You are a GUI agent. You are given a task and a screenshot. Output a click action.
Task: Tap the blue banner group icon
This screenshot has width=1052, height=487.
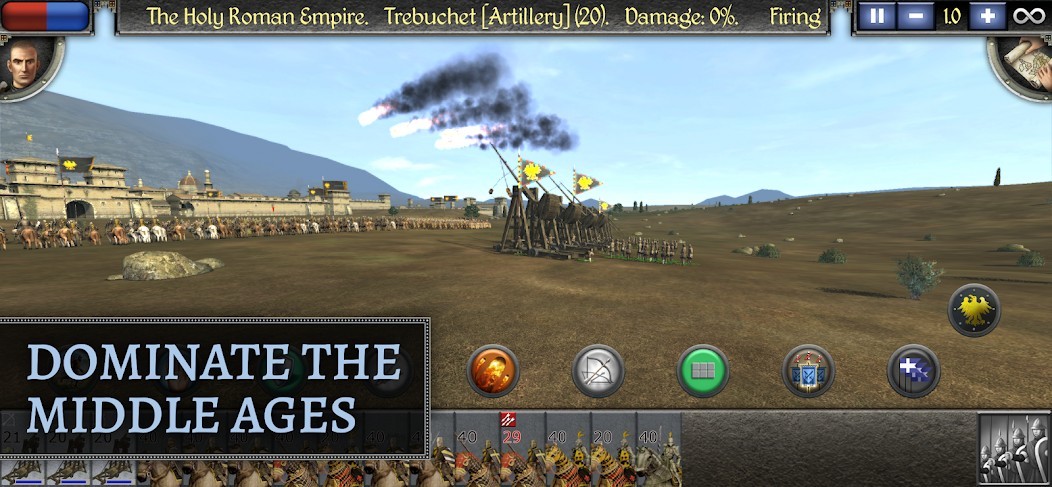tap(808, 371)
